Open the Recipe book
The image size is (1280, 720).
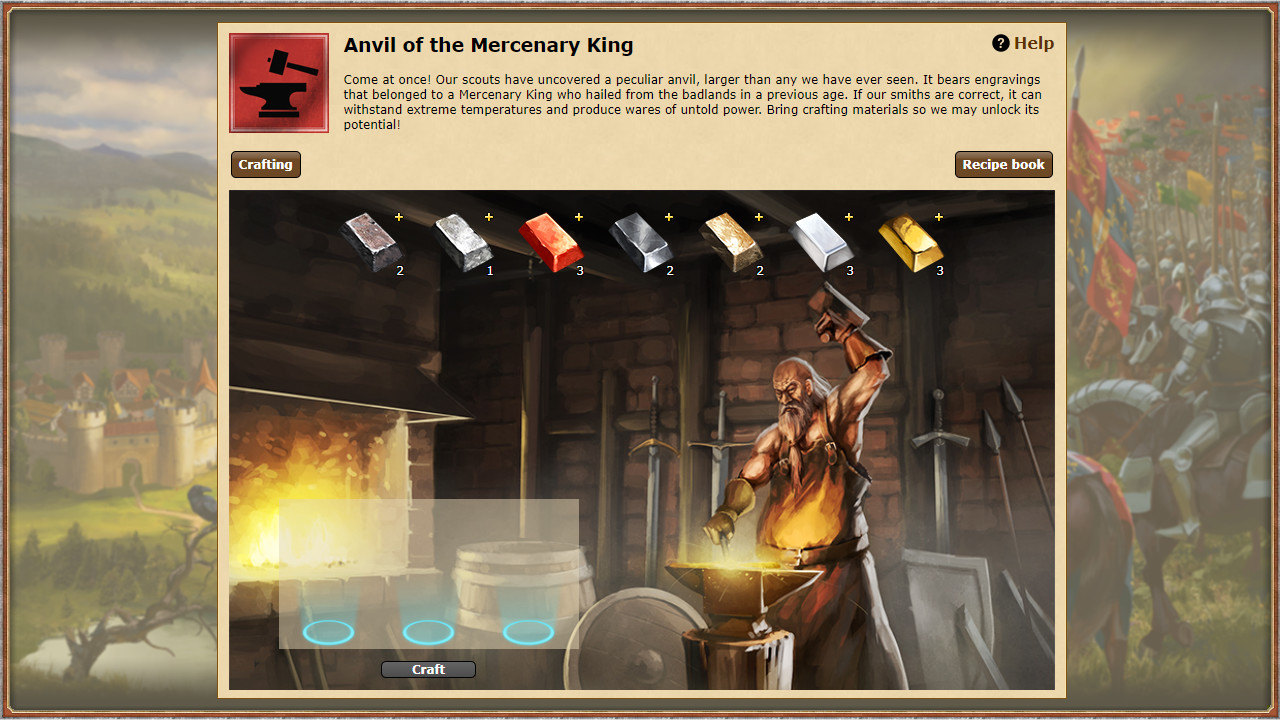click(x=1003, y=164)
